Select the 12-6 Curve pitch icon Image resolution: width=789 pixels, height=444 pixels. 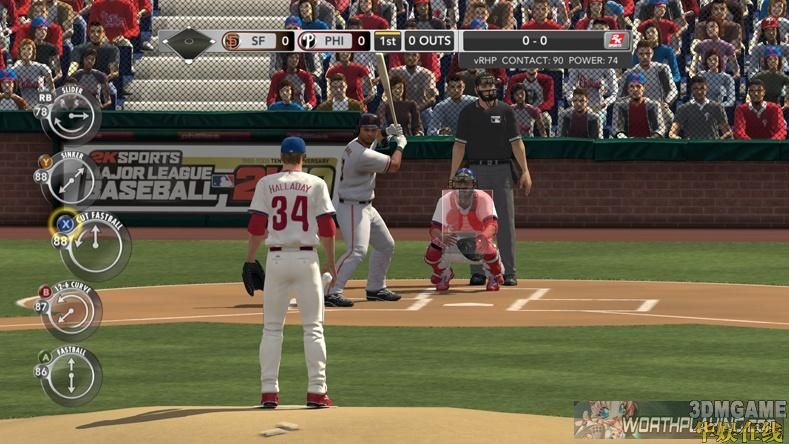click(72, 311)
